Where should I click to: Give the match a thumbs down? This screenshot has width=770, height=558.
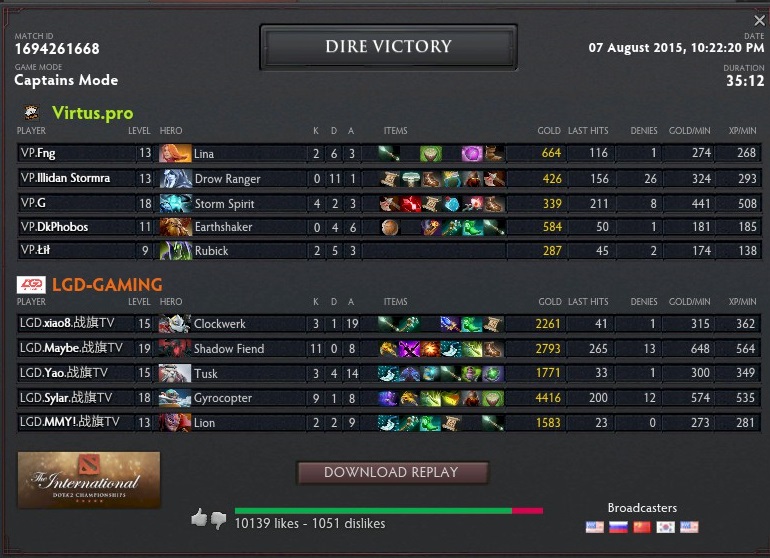pos(218,519)
